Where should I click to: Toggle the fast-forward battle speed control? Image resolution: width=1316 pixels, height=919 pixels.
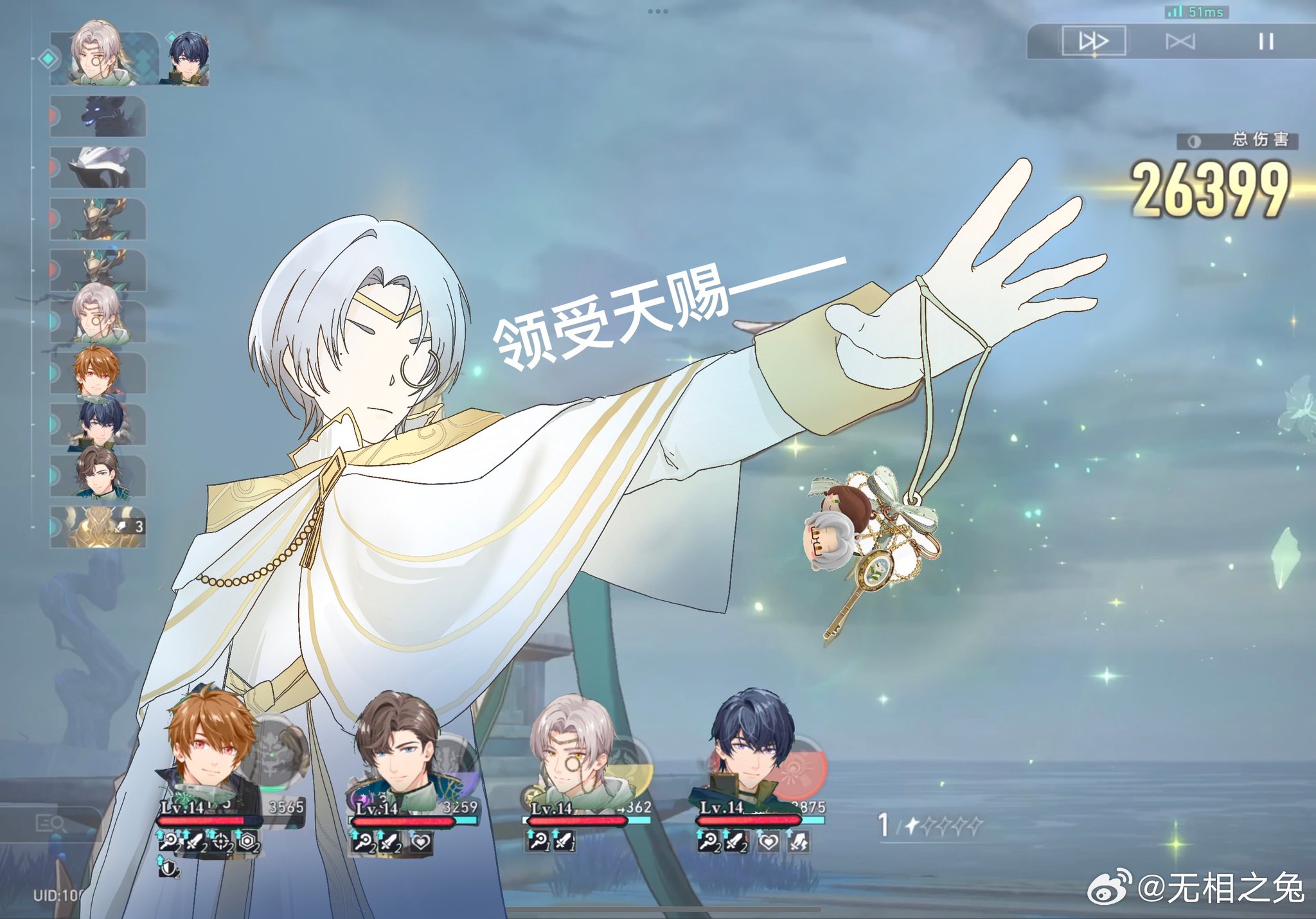[x=1096, y=40]
